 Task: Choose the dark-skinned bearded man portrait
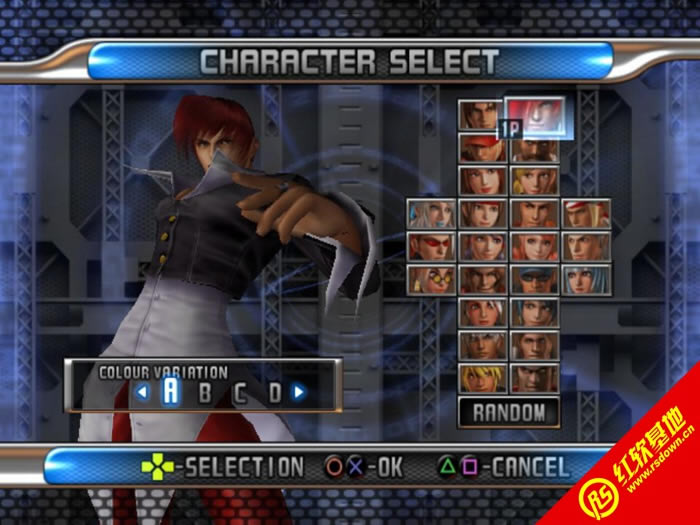click(x=534, y=148)
